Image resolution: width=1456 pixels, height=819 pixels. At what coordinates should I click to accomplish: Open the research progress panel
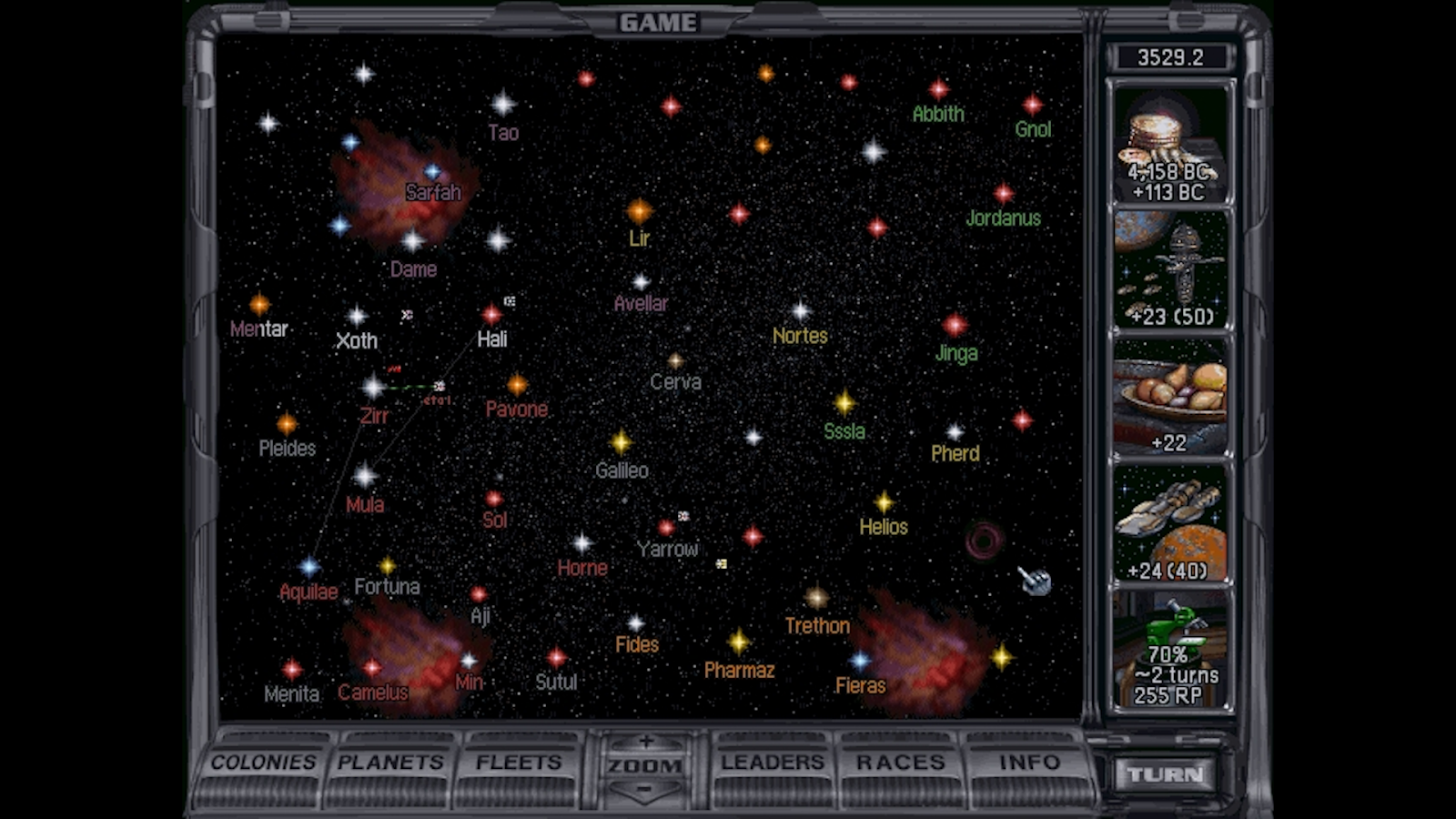pos(1170,651)
